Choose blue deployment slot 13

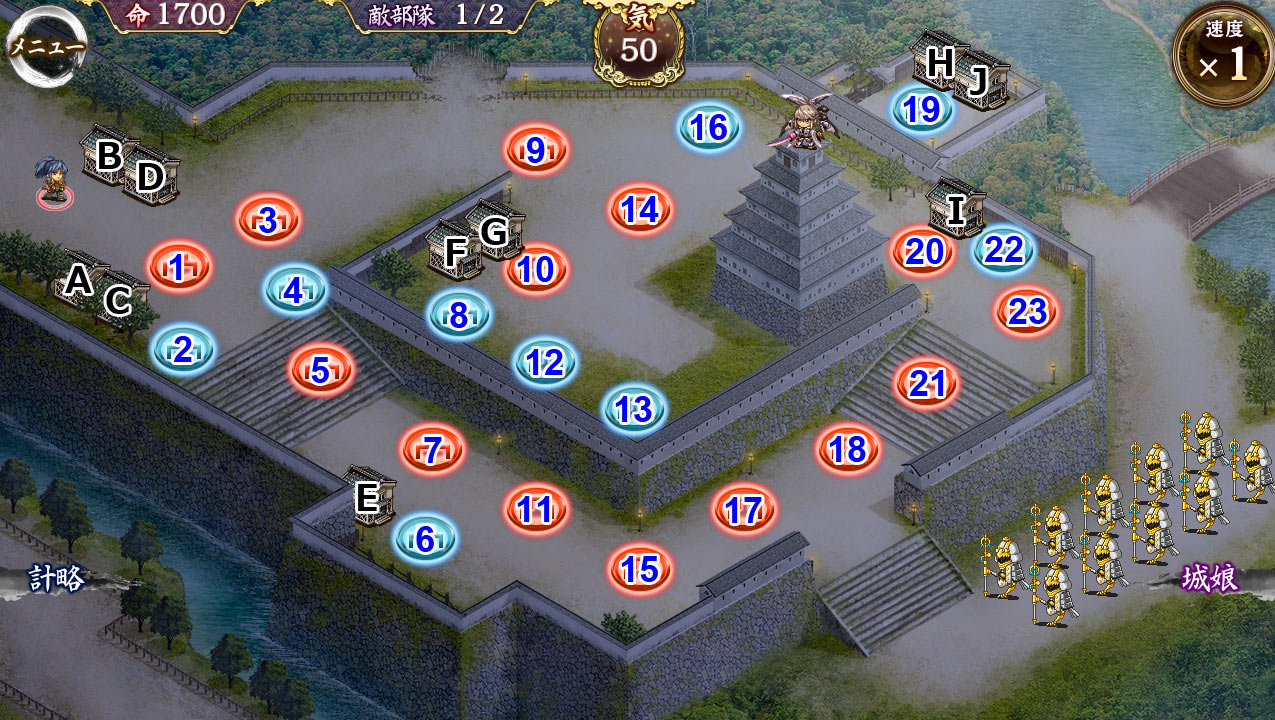click(x=634, y=408)
